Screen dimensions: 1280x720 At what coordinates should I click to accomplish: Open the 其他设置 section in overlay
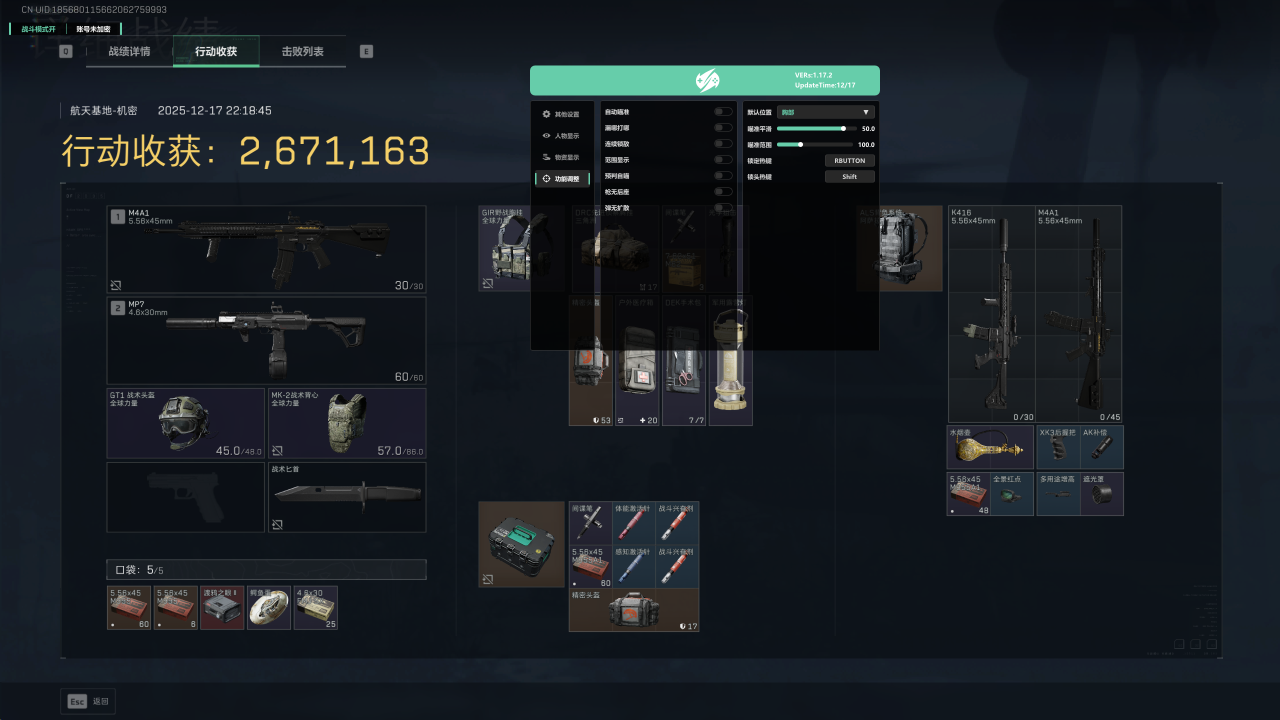click(x=562, y=114)
